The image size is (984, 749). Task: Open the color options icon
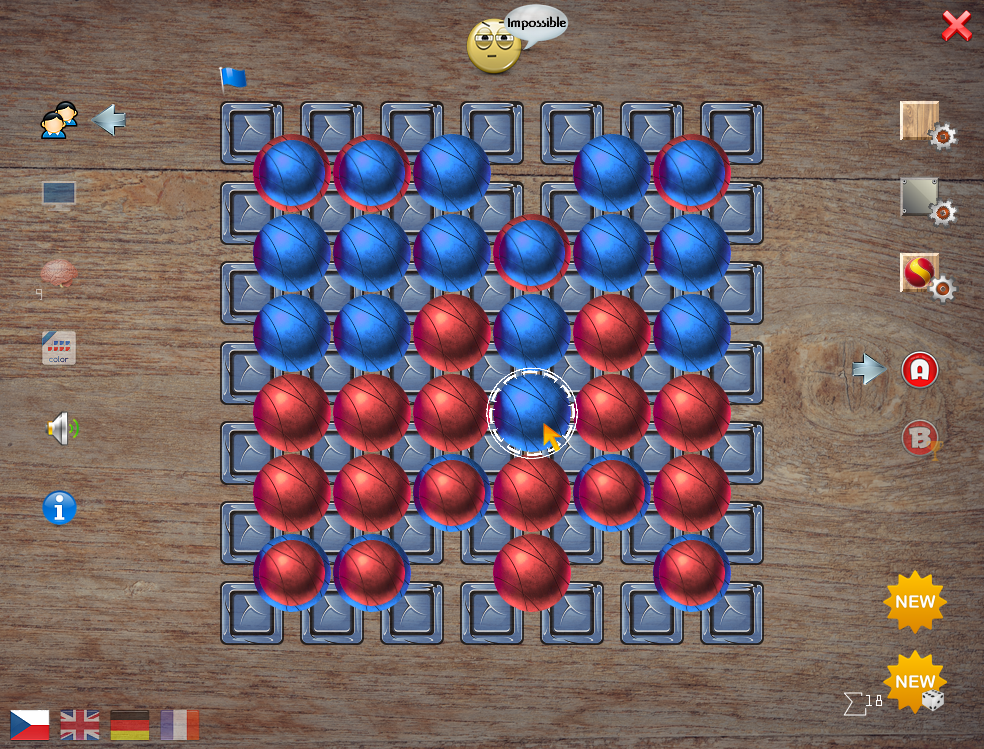click(59, 348)
